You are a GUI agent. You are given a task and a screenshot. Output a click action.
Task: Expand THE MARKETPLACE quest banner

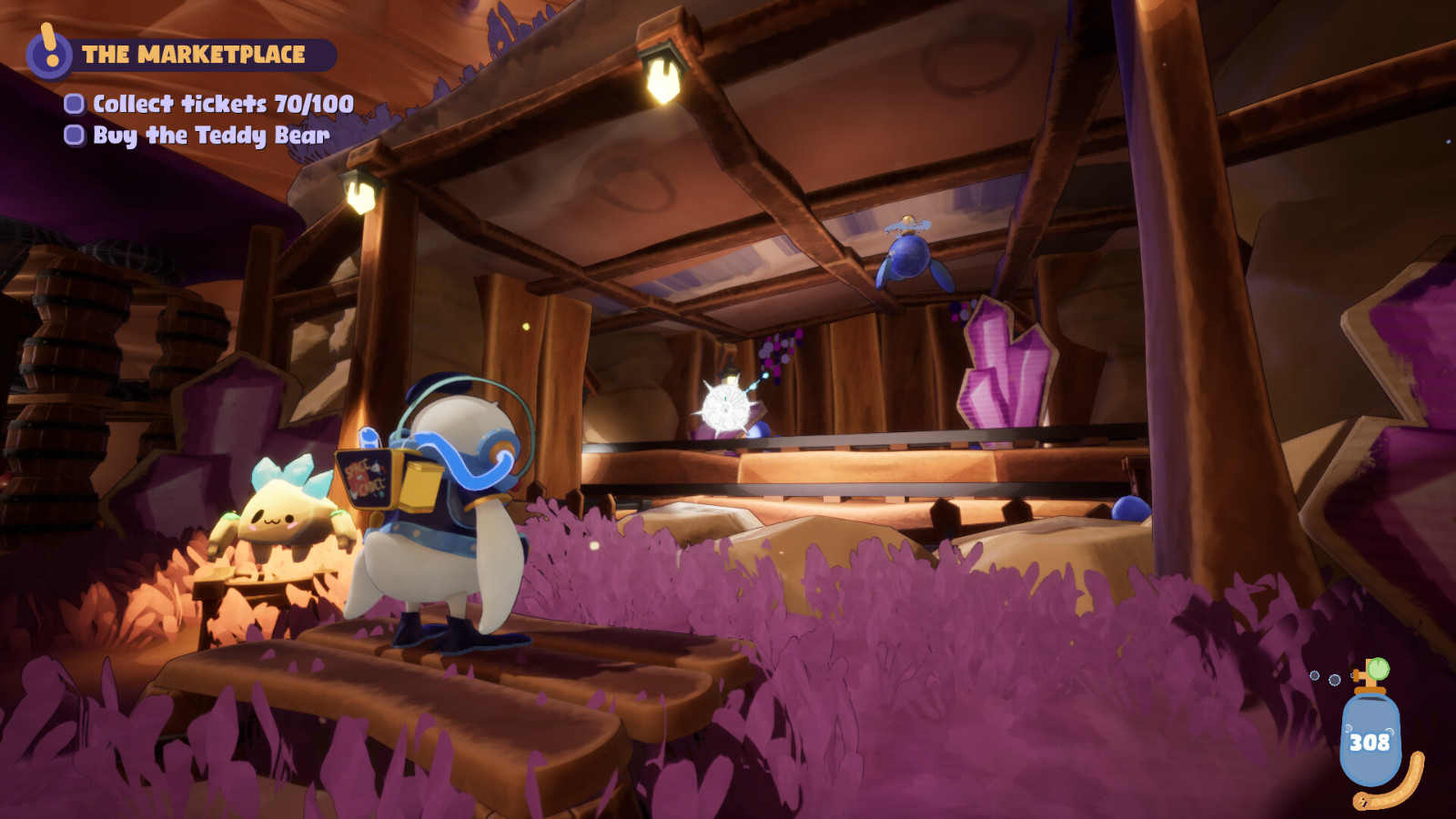(196, 53)
